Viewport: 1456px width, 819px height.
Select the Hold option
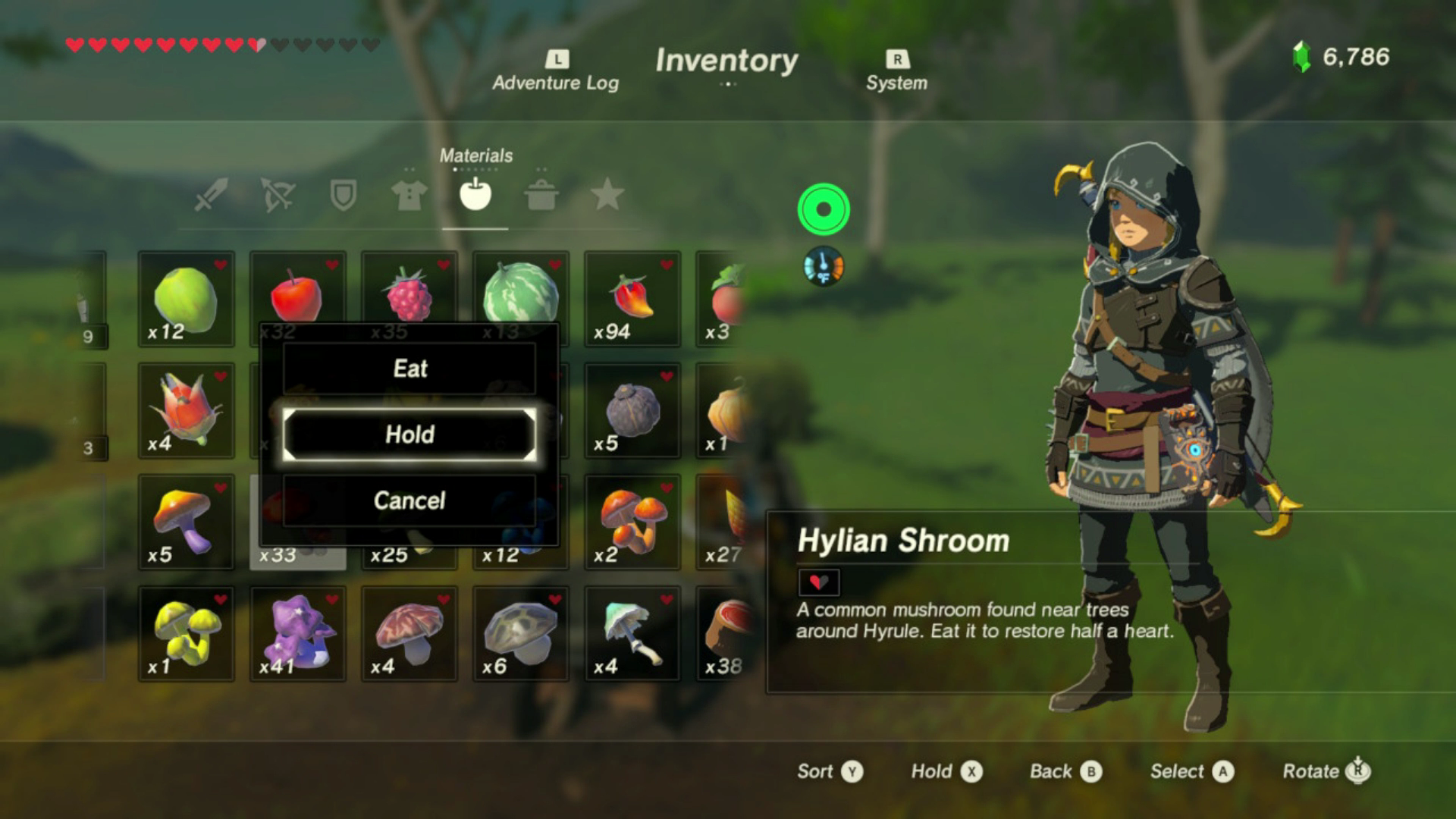pyautogui.click(x=409, y=435)
